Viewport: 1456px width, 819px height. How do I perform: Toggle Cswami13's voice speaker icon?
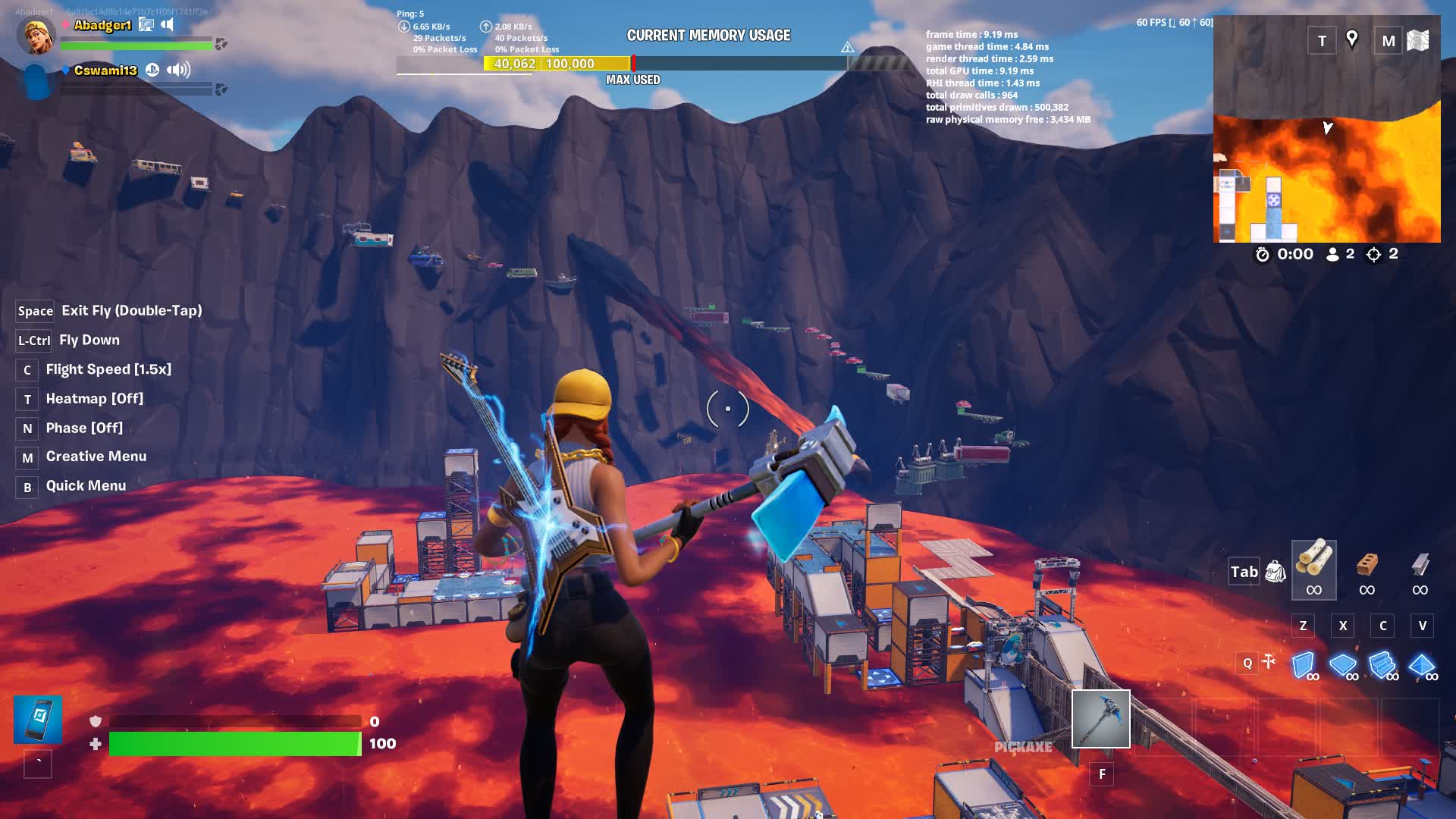point(178,71)
